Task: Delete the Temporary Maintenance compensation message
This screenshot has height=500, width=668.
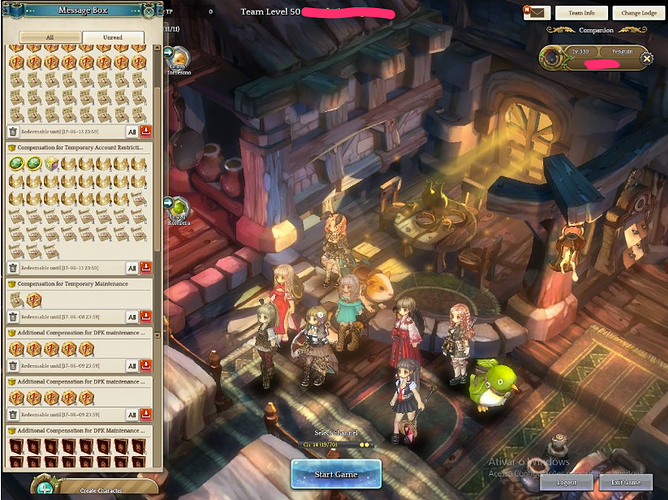Action: 13,317
